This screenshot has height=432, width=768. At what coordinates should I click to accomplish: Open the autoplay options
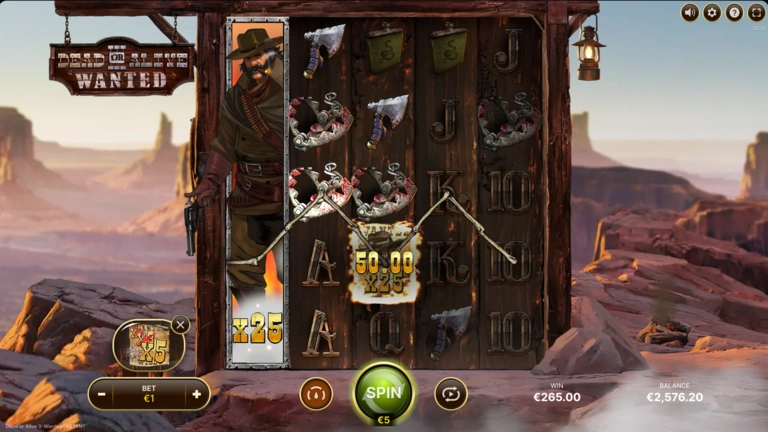point(451,393)
